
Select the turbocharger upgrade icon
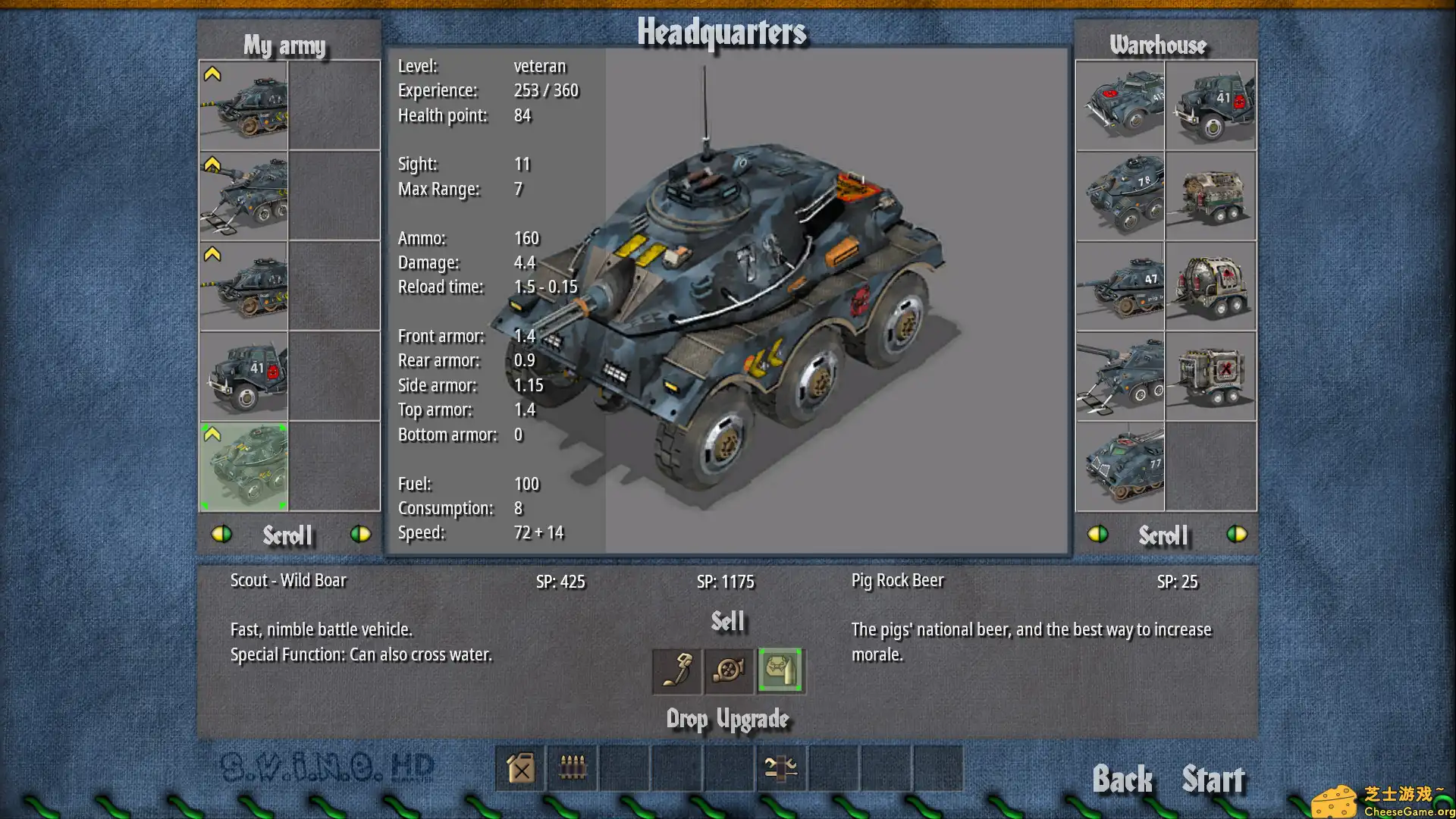point(729,671)
